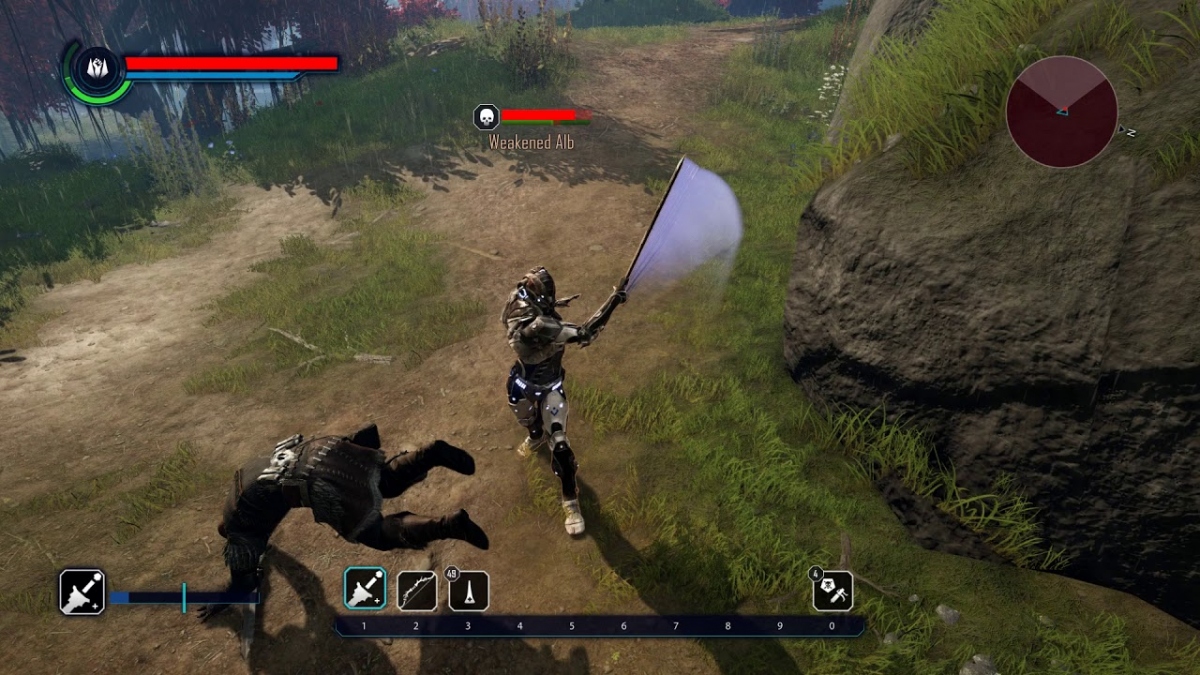Open the circular red minimap
This screenshot has width=1200, height=675.
(1061, 111)
